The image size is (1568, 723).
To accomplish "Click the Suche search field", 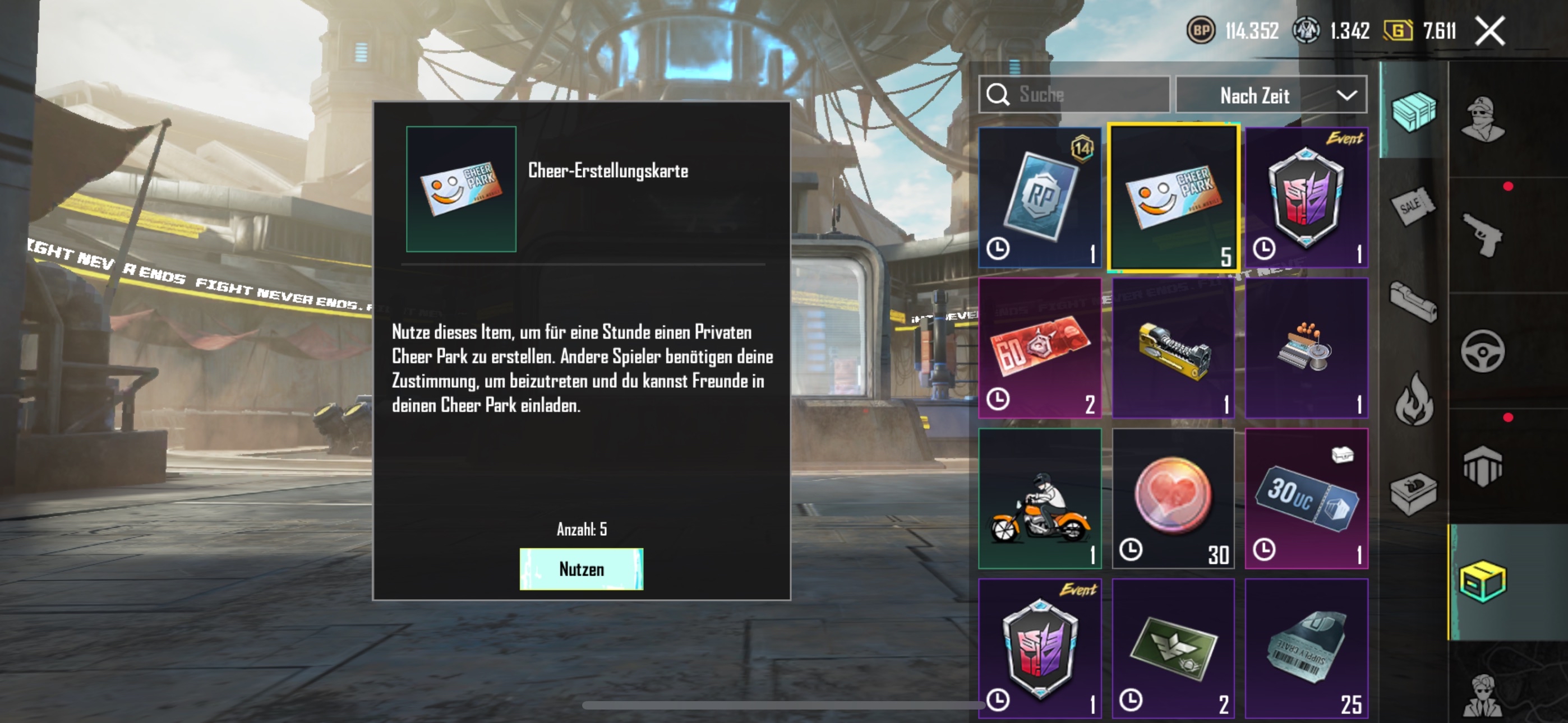I will point(1074,94).
